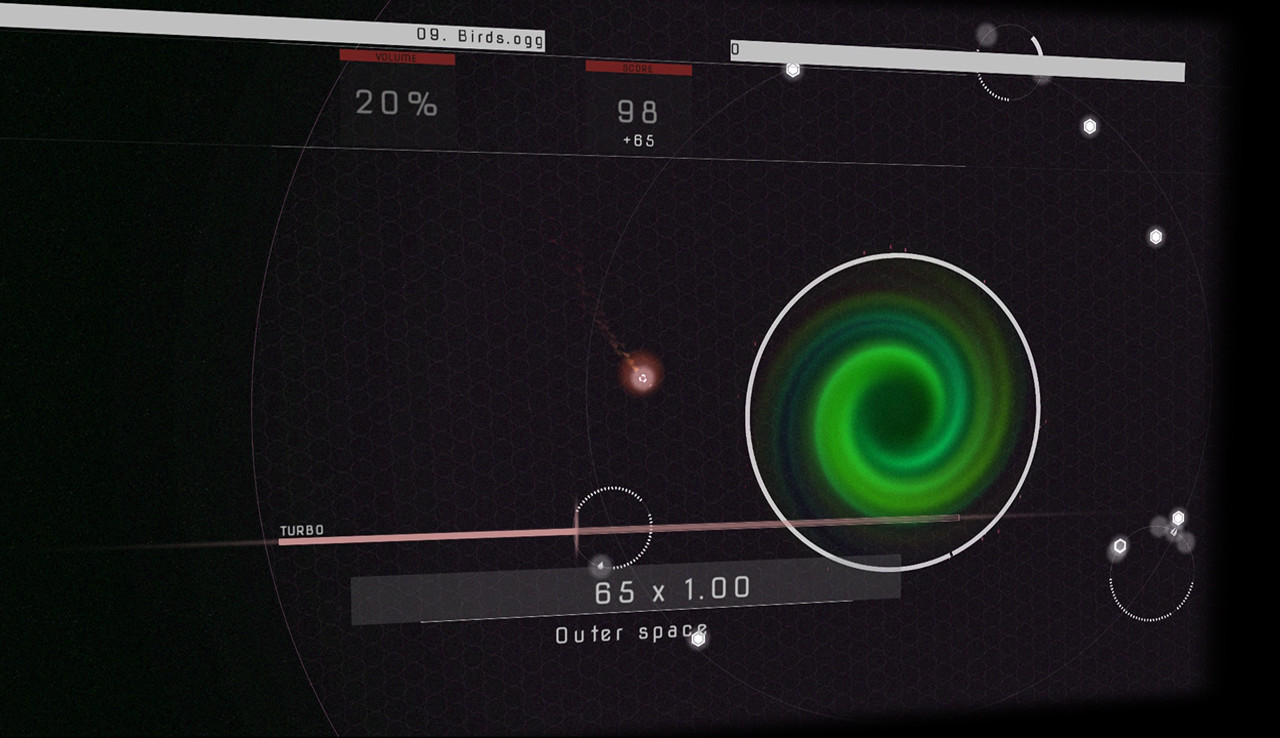1280x738 pixels.
Task: Click the dotted circle marker near the TURBO bar
Action: (614, 528)
